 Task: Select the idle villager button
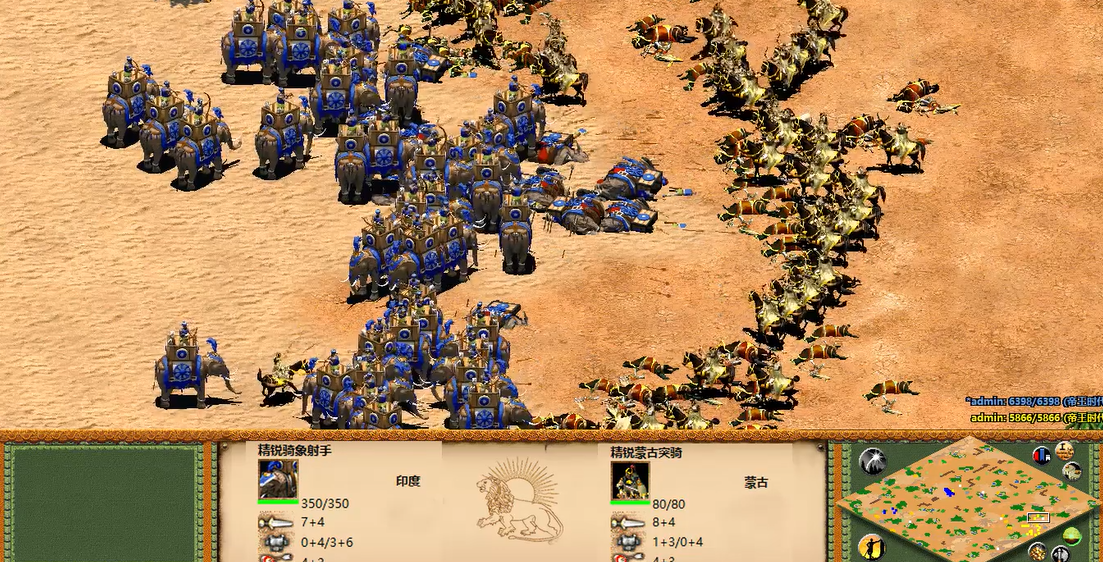(871, 546)
